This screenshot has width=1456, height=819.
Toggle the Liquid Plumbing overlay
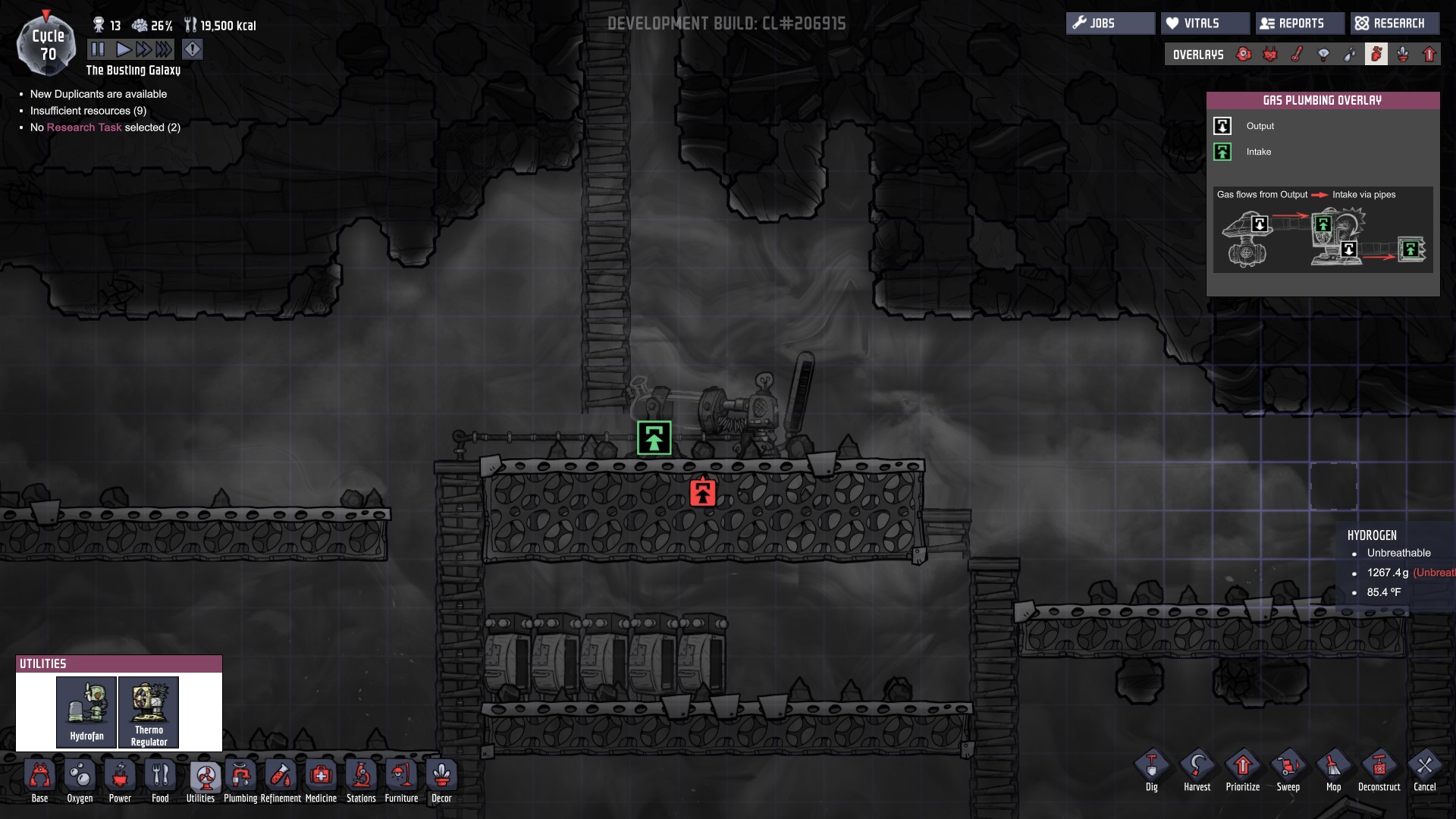pyautogui.click(x=1349, y=54)
